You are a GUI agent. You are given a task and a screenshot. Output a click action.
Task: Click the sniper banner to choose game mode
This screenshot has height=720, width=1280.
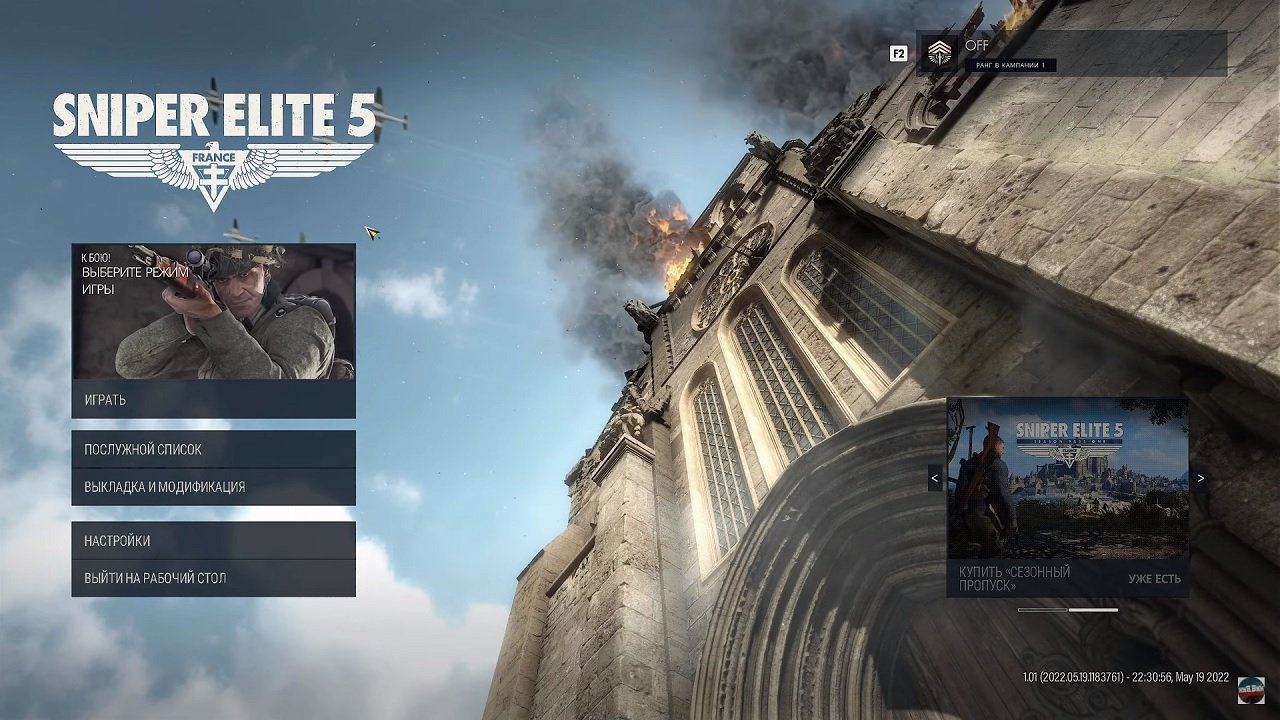213,311
